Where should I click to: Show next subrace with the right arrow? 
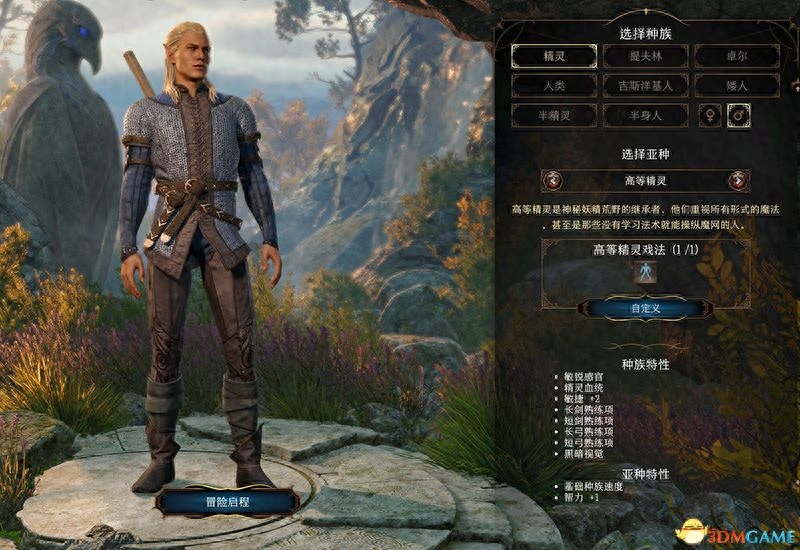click(x=739, y=181)
